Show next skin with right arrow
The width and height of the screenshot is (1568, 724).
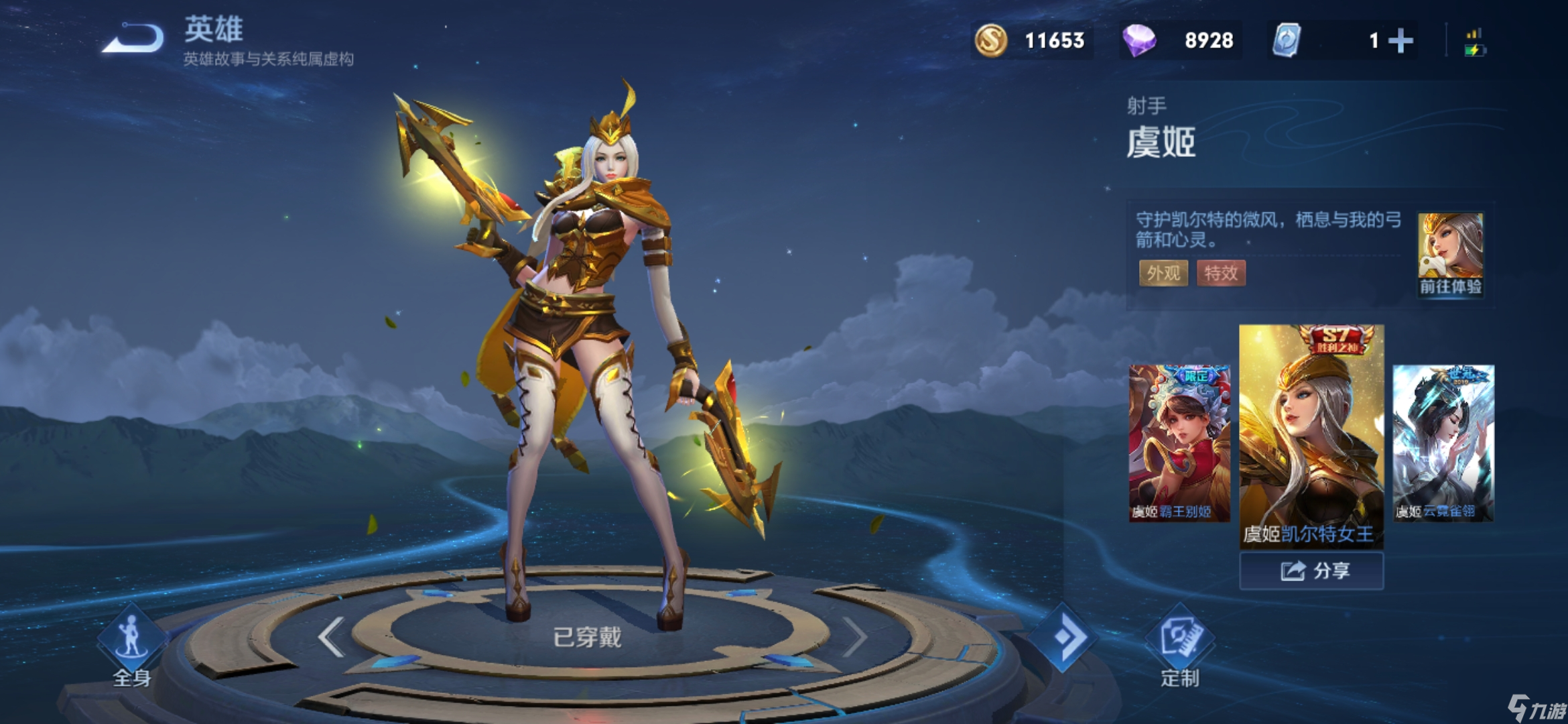[854, 637]
